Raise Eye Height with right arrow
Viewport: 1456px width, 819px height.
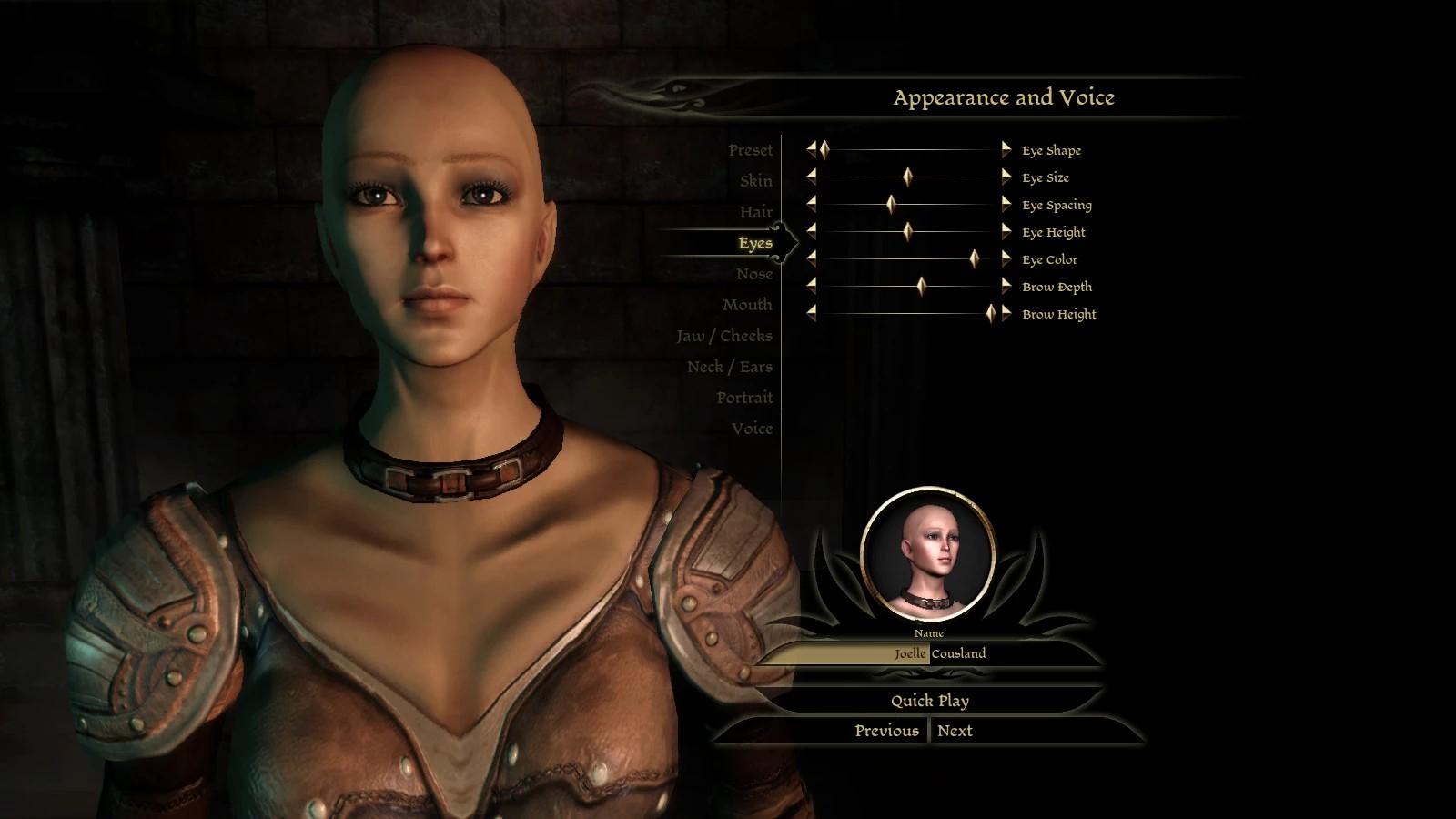(1006, 232)
